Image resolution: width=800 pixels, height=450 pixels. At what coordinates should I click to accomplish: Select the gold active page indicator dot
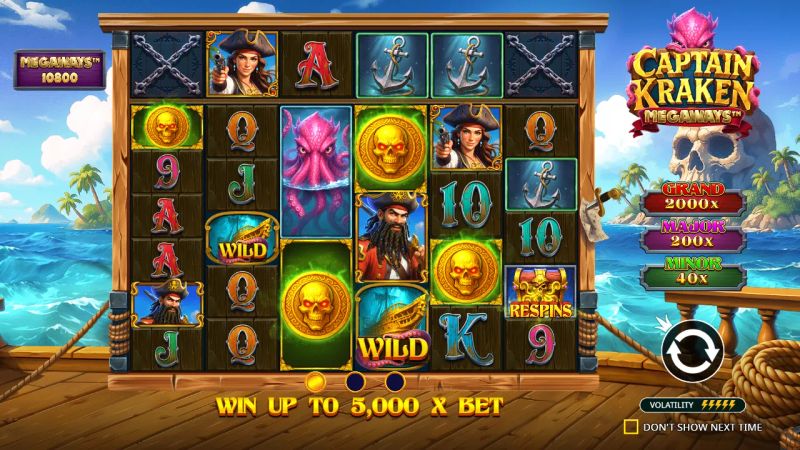pyautogui.click(x=314, y=381)
